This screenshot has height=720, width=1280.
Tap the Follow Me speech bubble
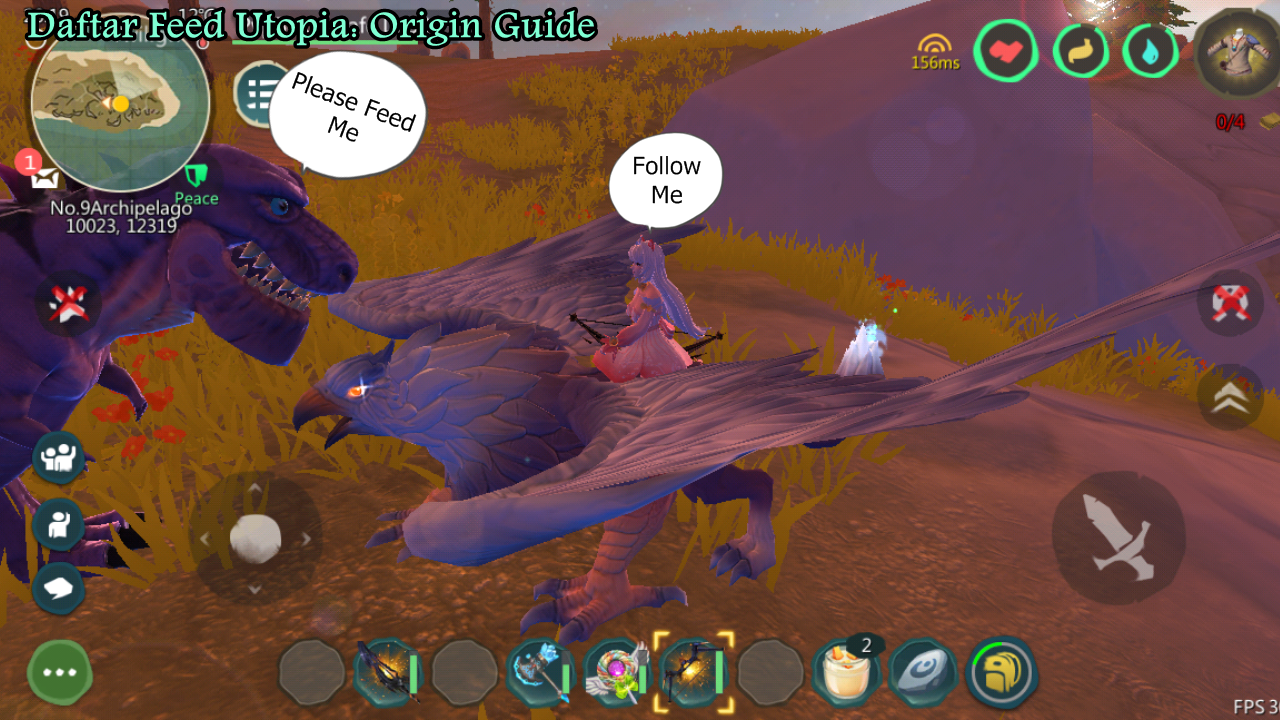pyautogui.click(x=665, y=178)
